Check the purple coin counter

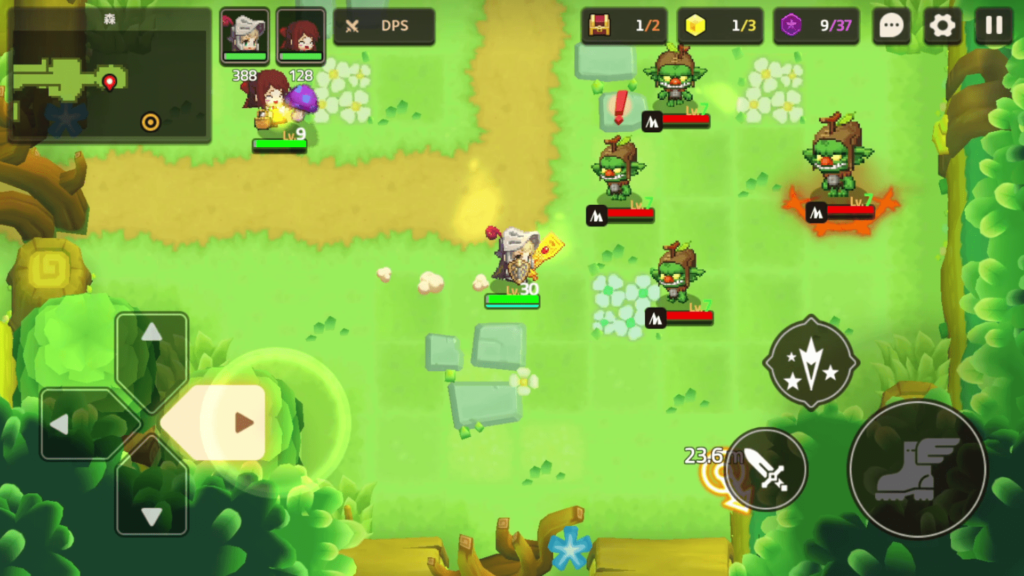(x=816, y=26)
